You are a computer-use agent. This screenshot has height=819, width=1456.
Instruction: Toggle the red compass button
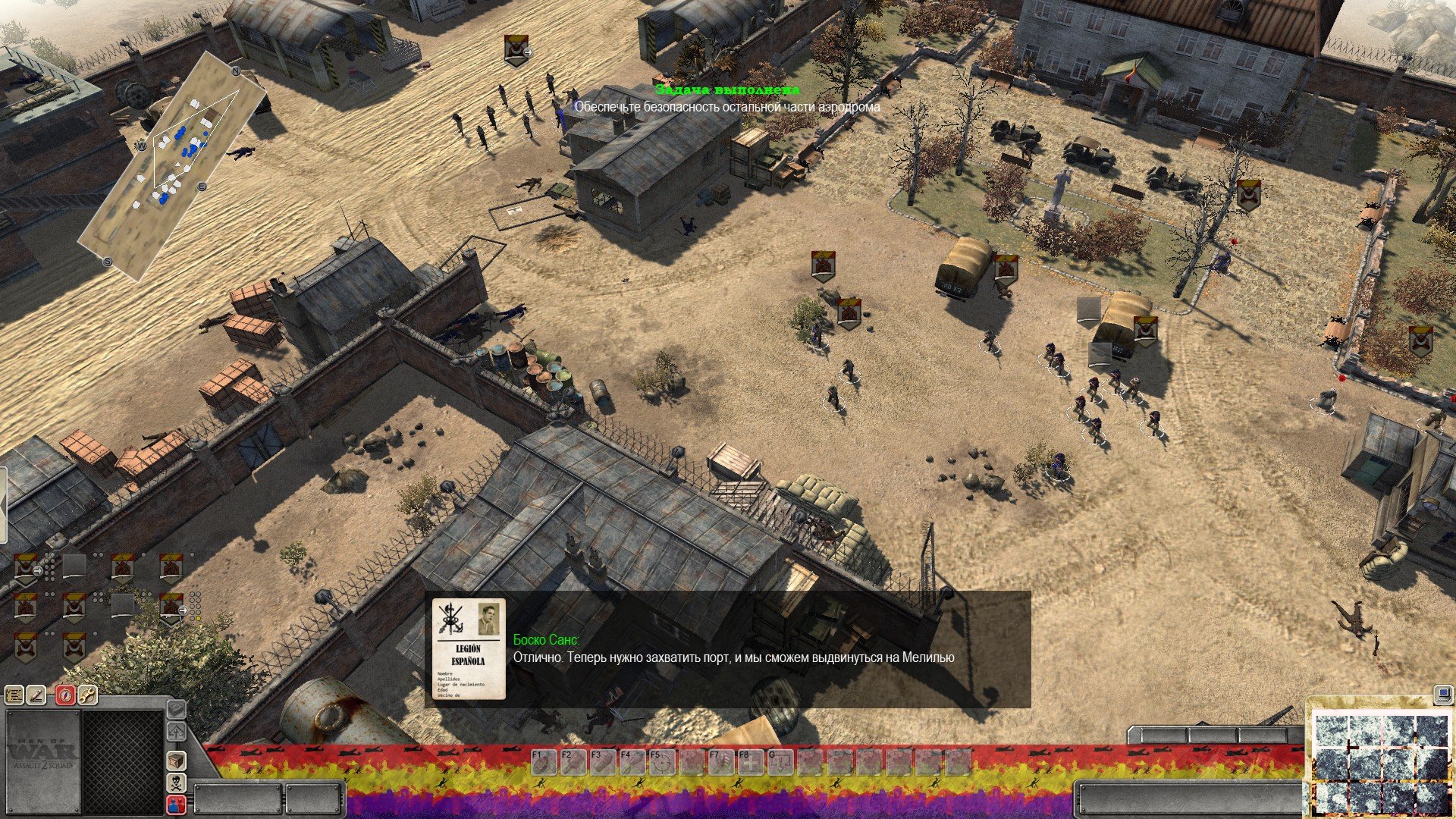(x=65, y=695)
